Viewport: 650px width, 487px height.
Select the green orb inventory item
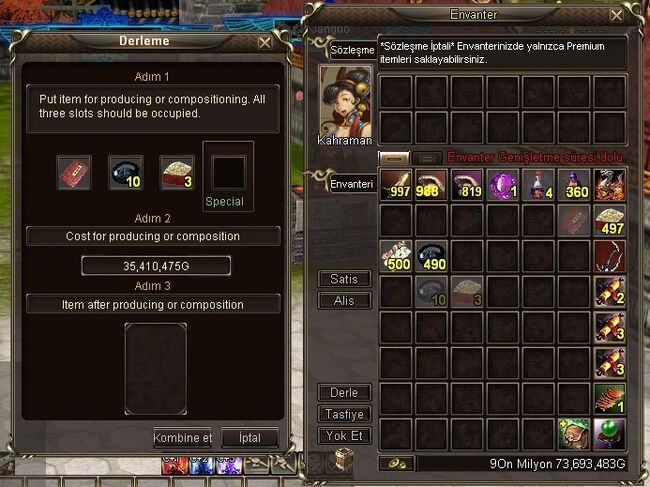coord(609,432)
